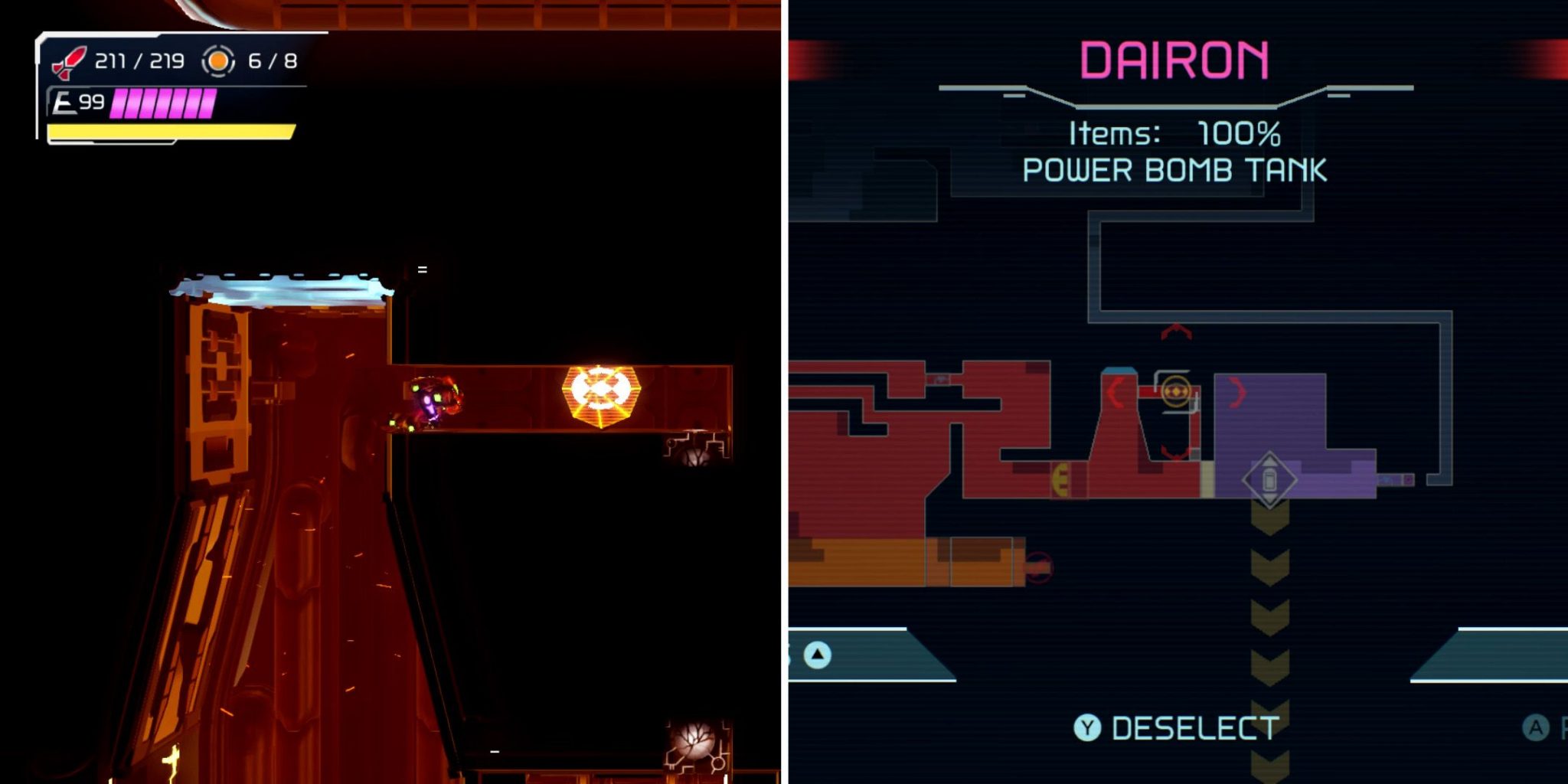Click the blue elevator cap marker on the map
Viewport: 1568px width, 784px height.
(x=1119, y=371)
